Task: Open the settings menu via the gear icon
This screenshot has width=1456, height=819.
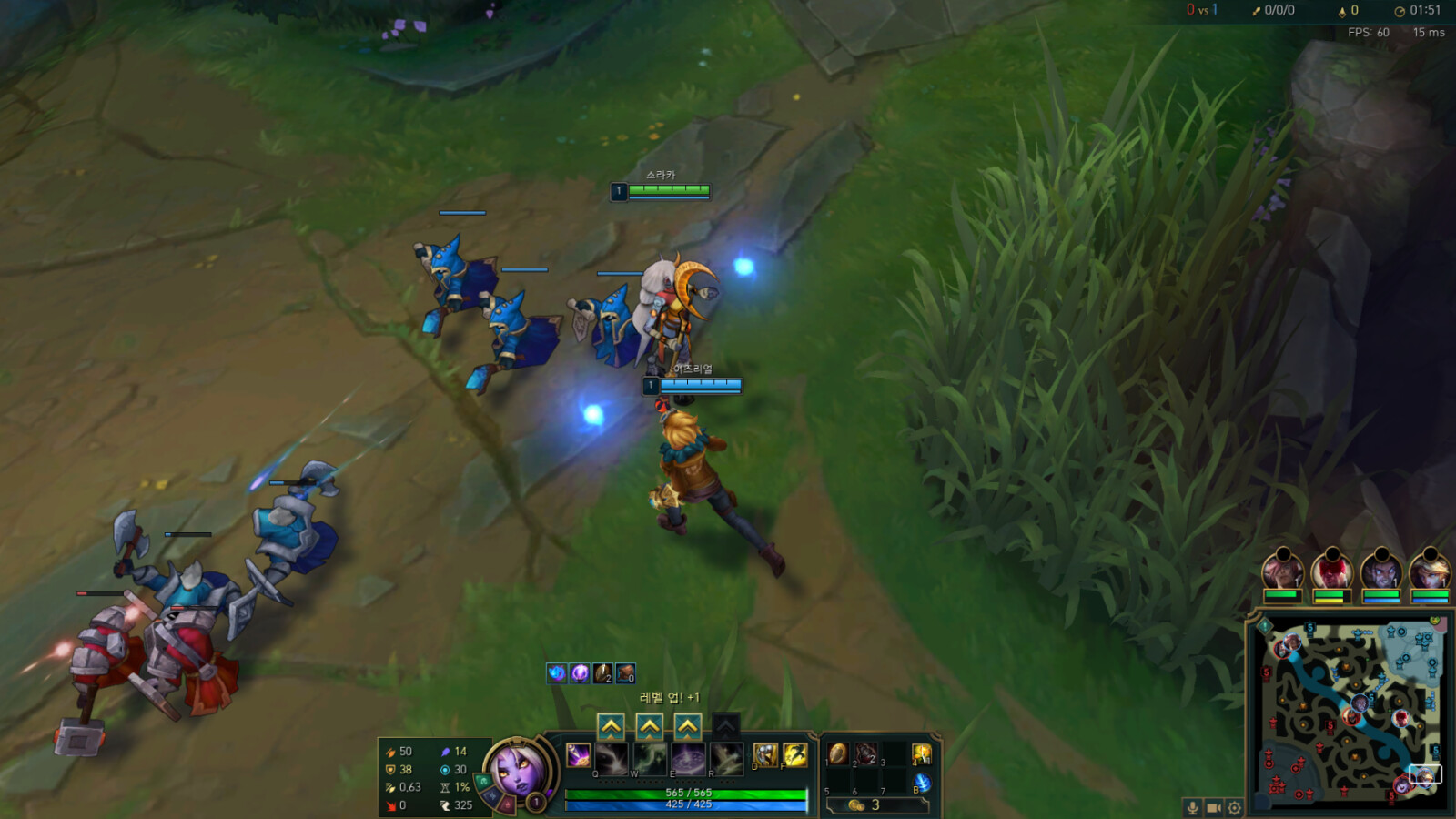Action: coord(1235,806)
